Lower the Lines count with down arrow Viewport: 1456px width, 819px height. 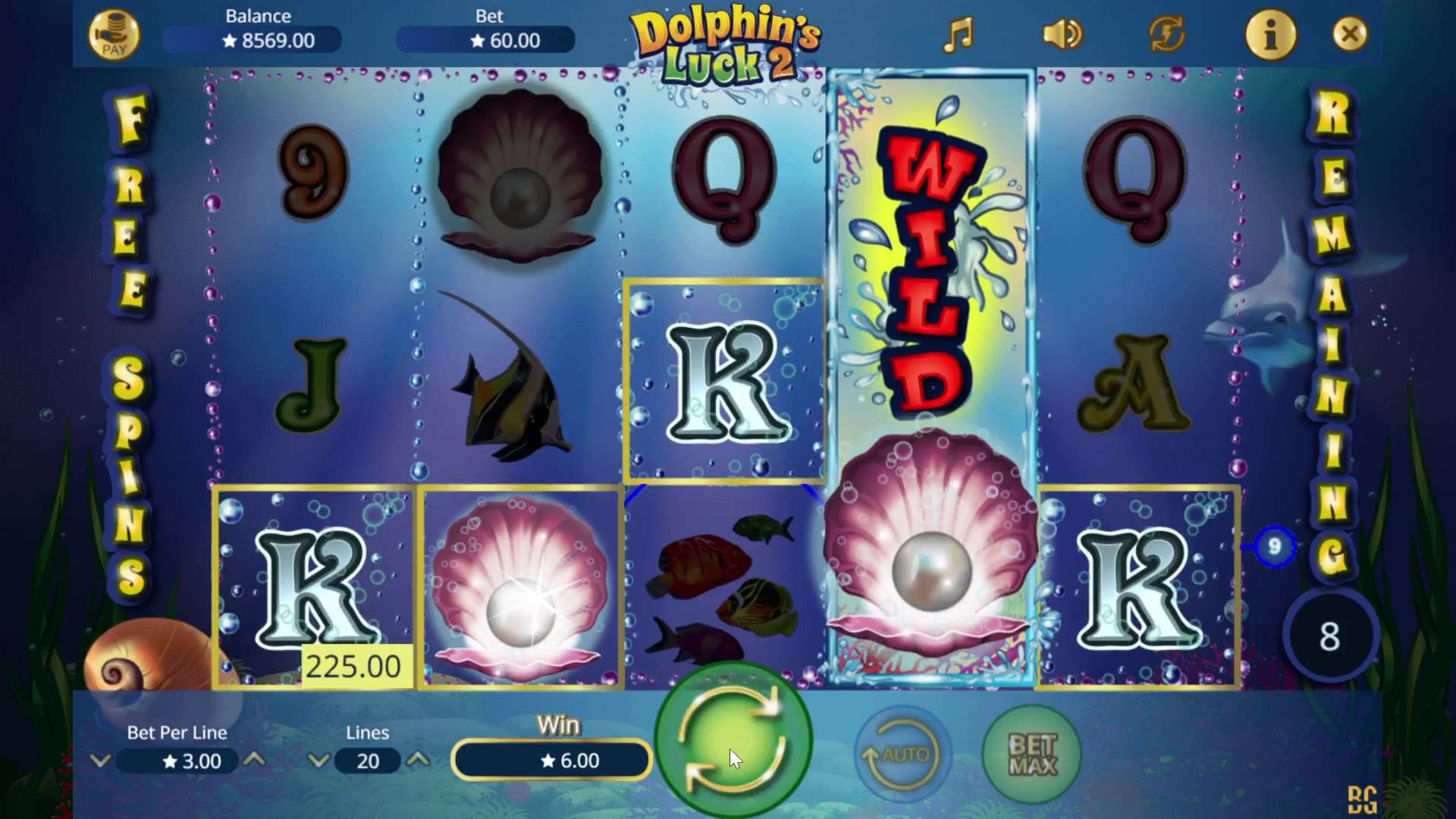pos(318,761)
